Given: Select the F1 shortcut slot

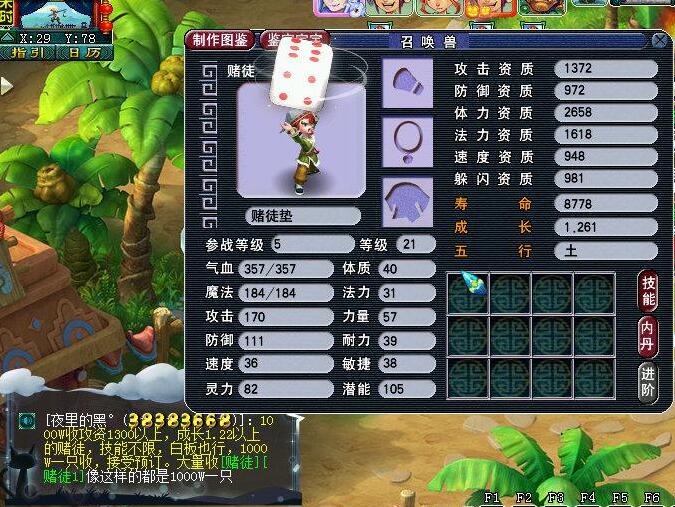Looking at the screenshot, I should (492, 497).
